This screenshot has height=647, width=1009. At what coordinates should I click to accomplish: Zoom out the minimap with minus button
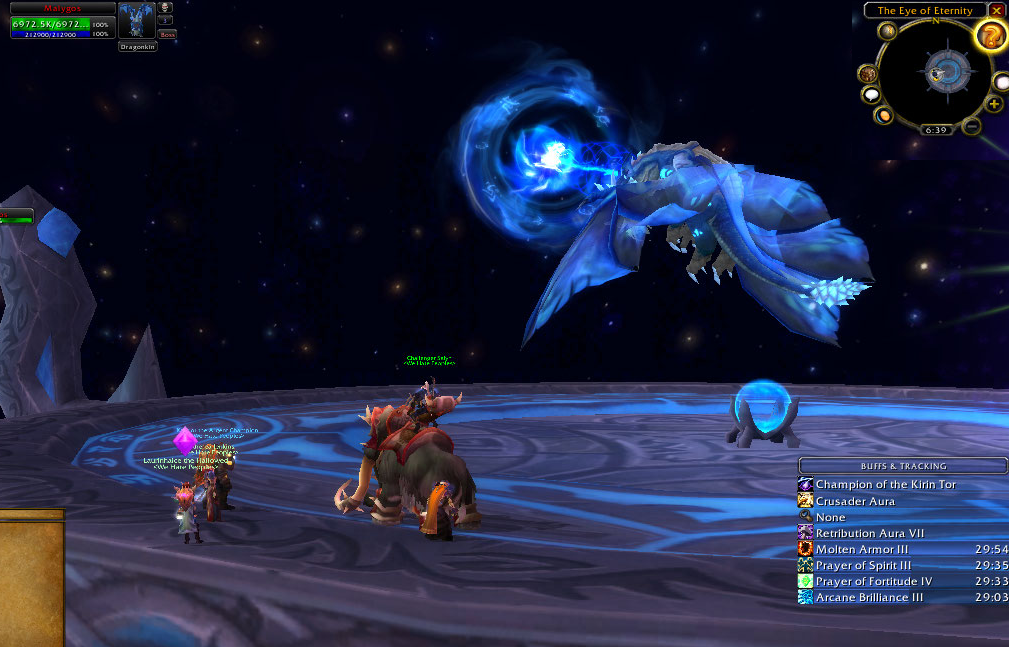(x=972, y=127)
